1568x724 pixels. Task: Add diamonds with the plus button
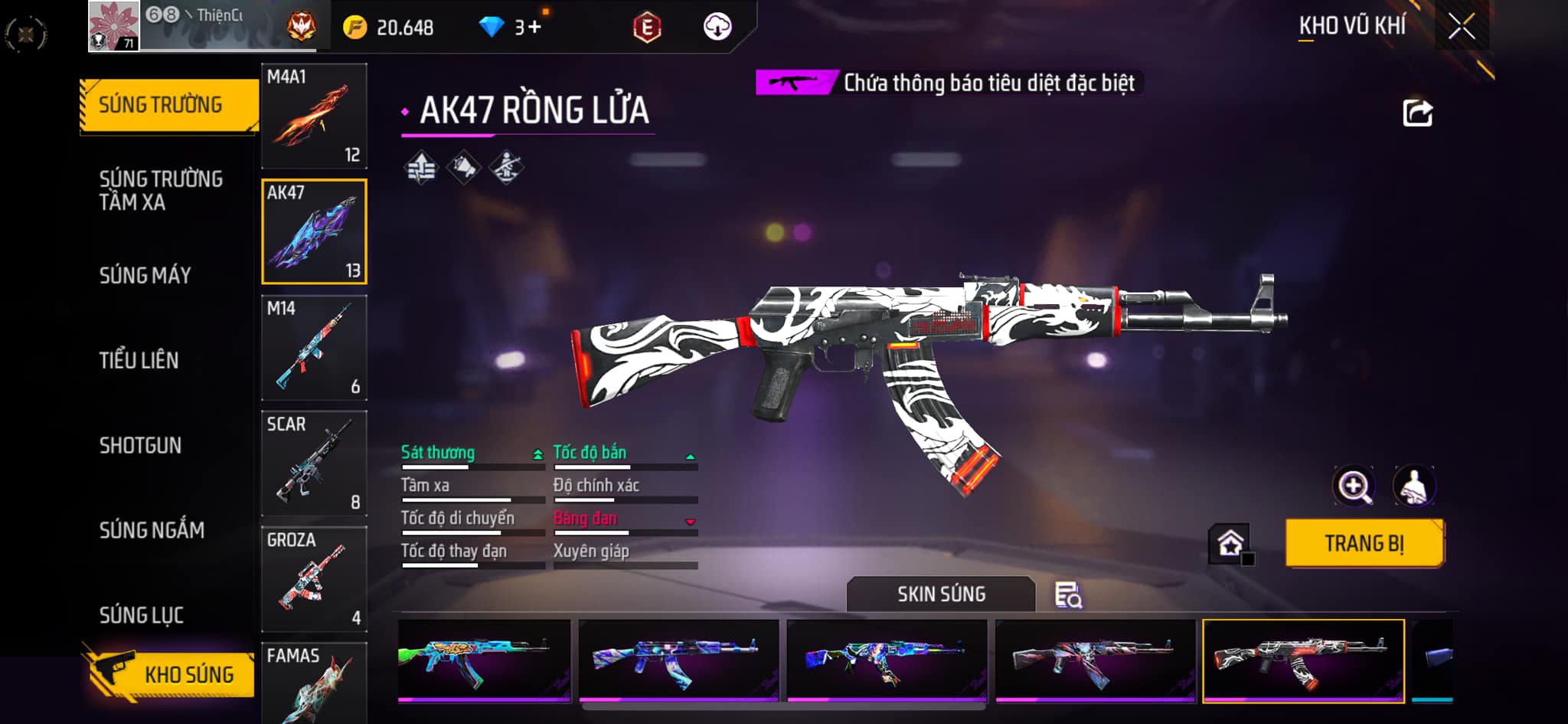[534, 28]
